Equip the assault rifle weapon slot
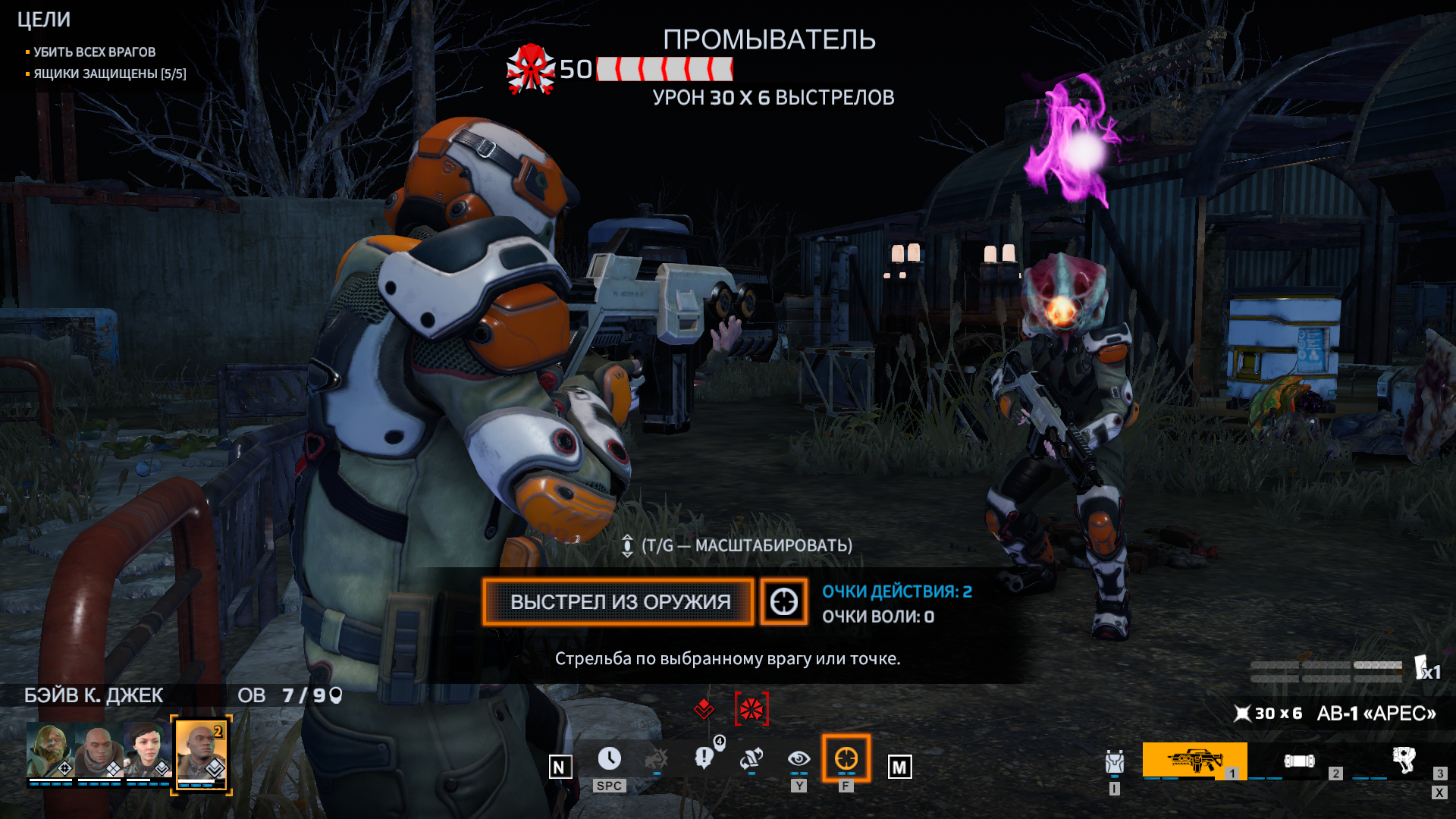Screen dimensions: 1456x819 point(1194,760)
